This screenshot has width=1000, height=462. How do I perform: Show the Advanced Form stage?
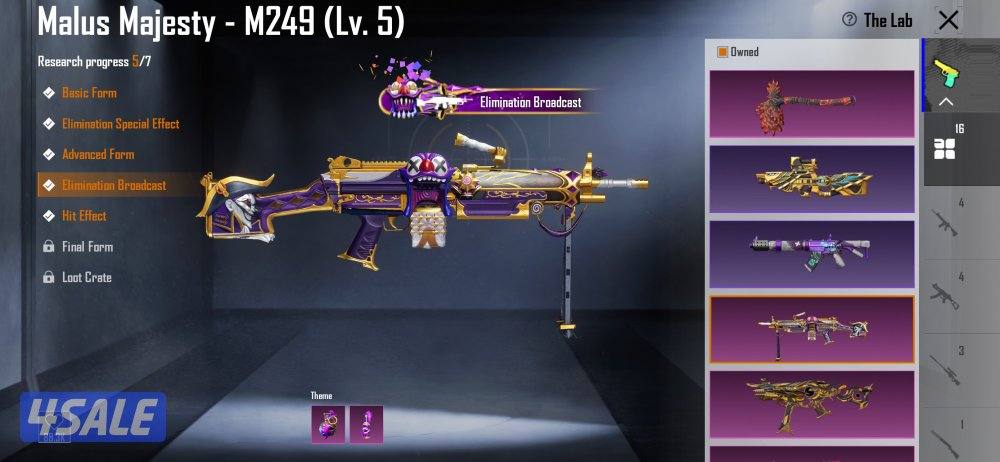pos(97,155)
